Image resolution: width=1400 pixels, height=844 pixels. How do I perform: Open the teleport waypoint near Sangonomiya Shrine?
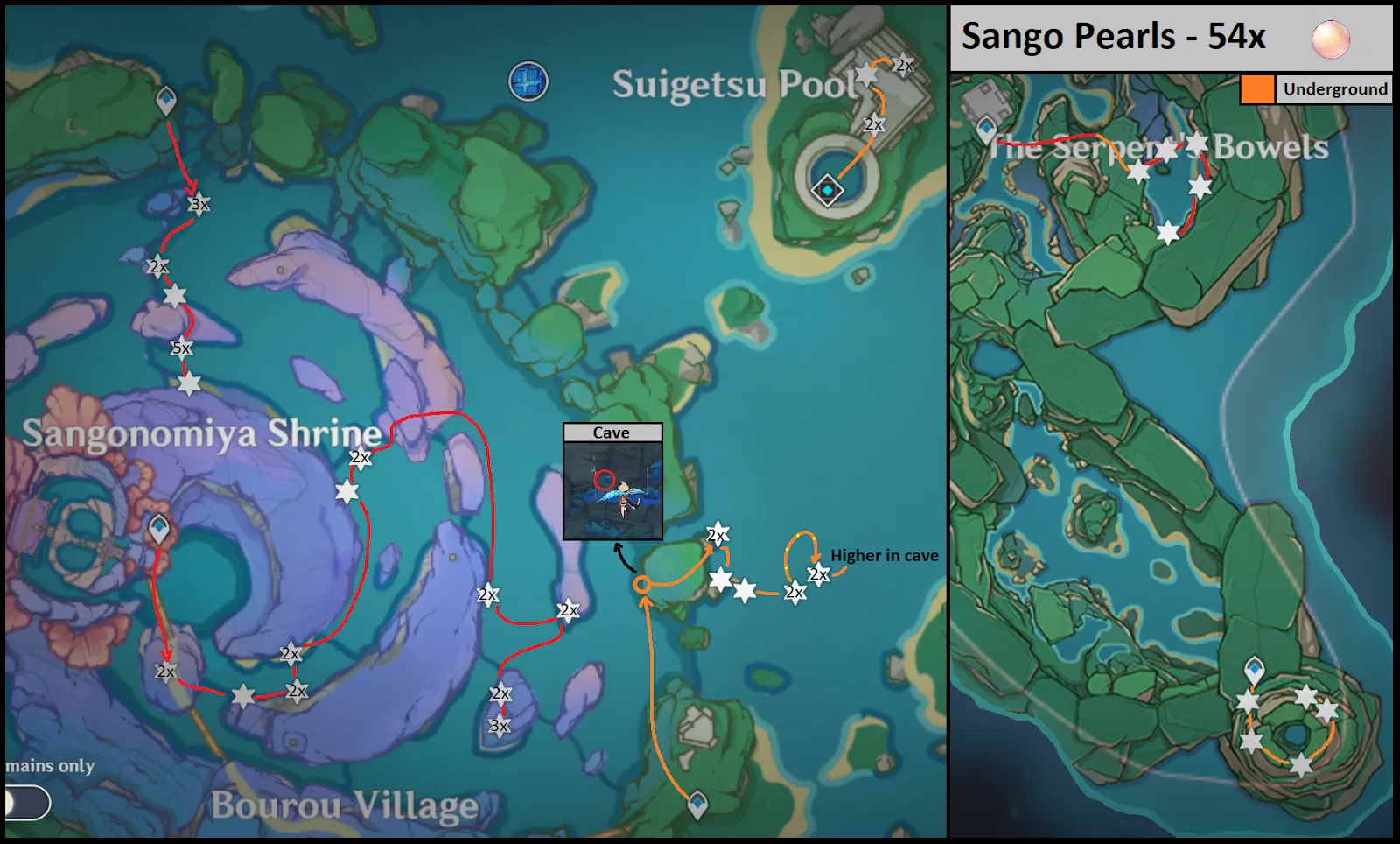click(160, 530)
